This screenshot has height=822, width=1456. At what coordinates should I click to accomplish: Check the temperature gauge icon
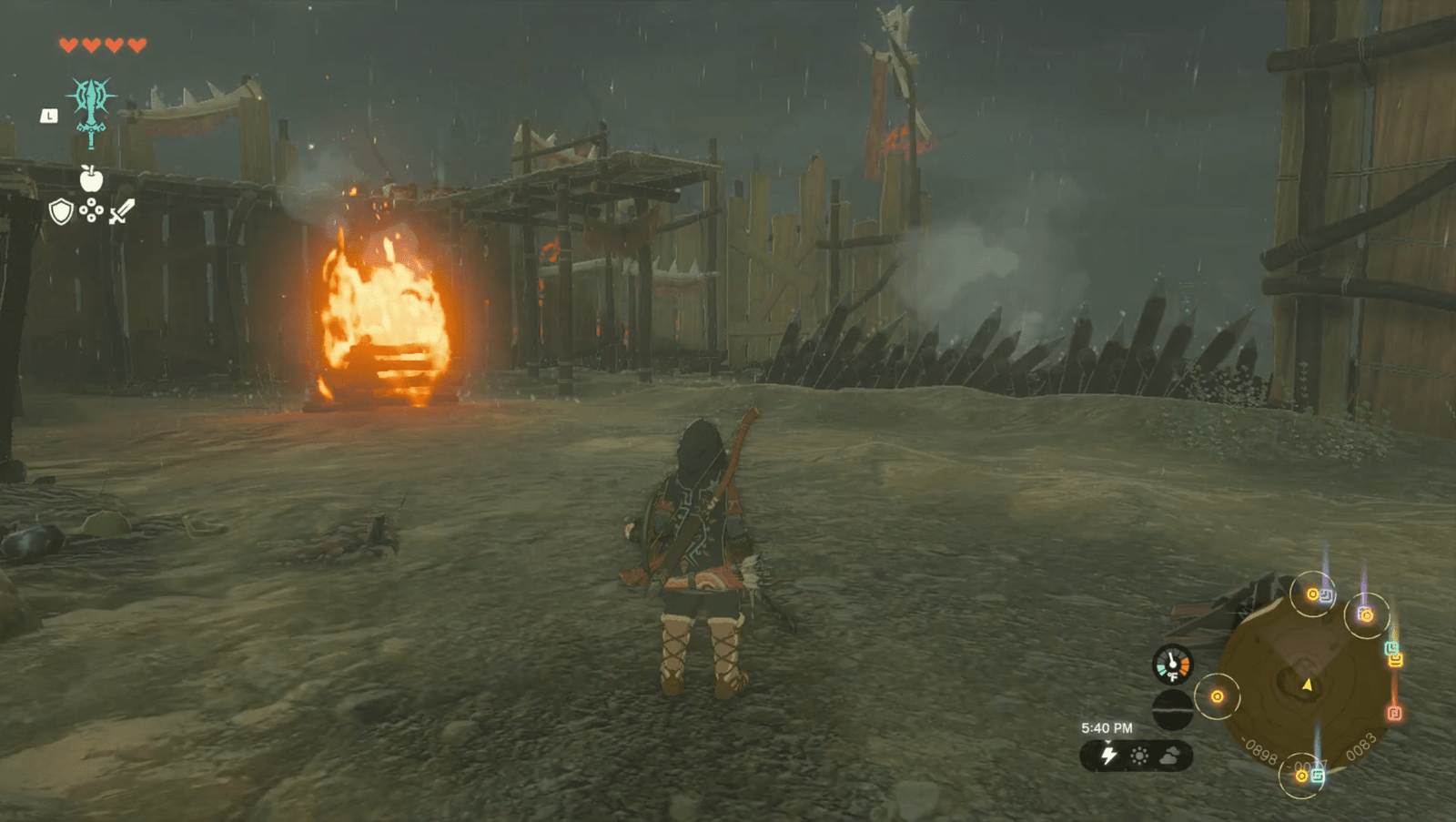tap(1172, 665)
